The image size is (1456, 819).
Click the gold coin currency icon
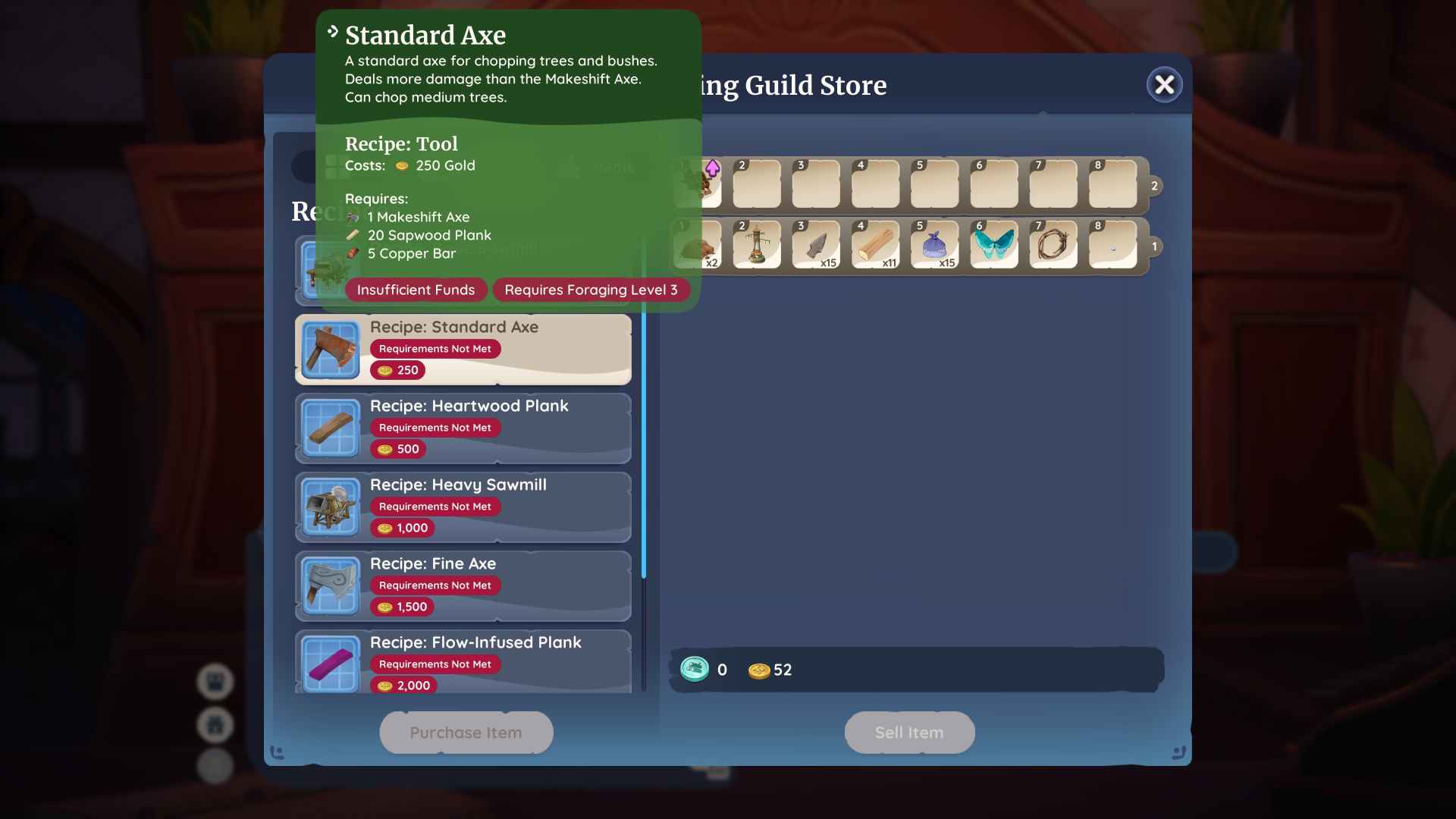(758, 670)
